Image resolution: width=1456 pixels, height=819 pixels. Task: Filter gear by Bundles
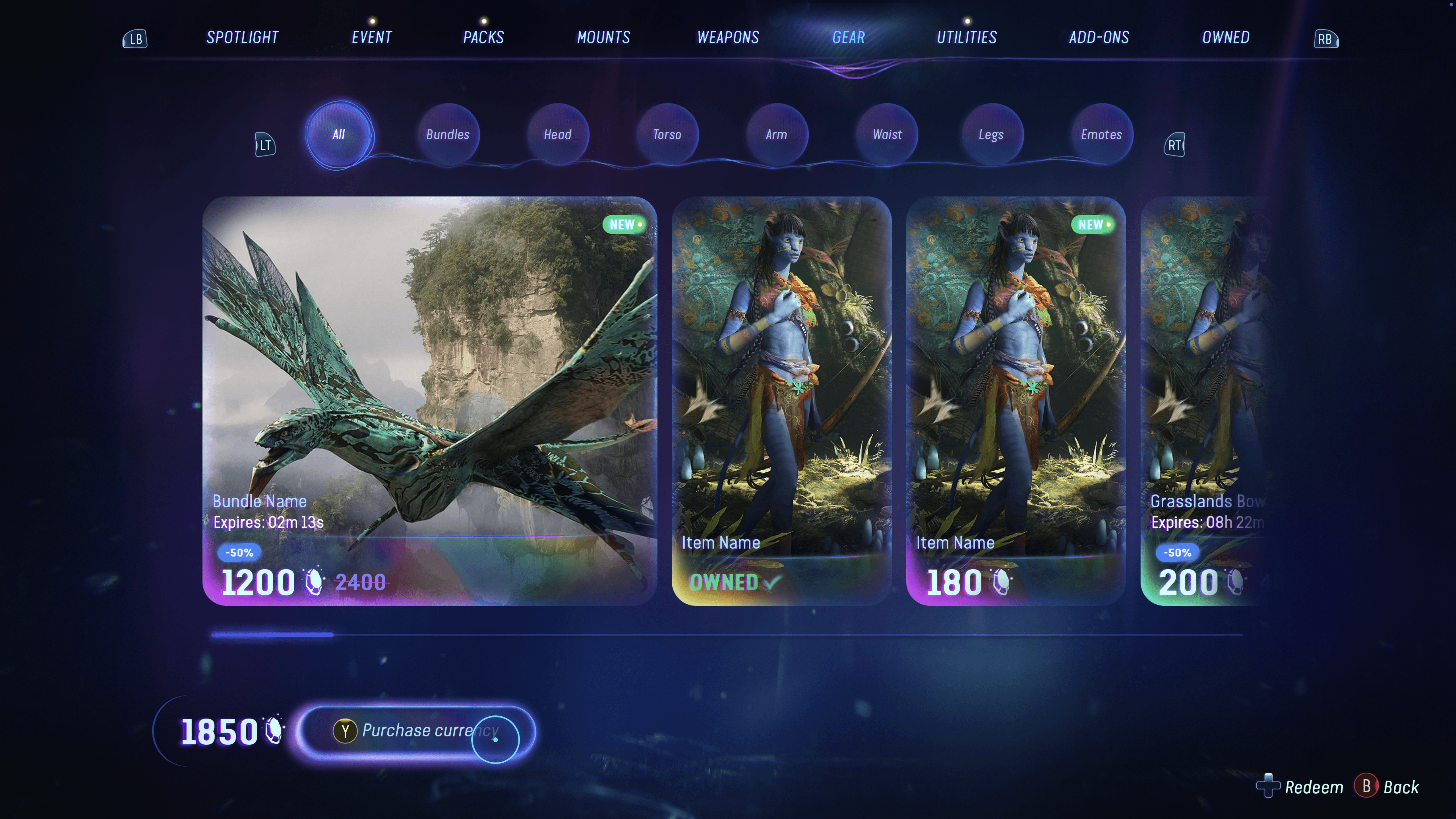coord(448,135)
